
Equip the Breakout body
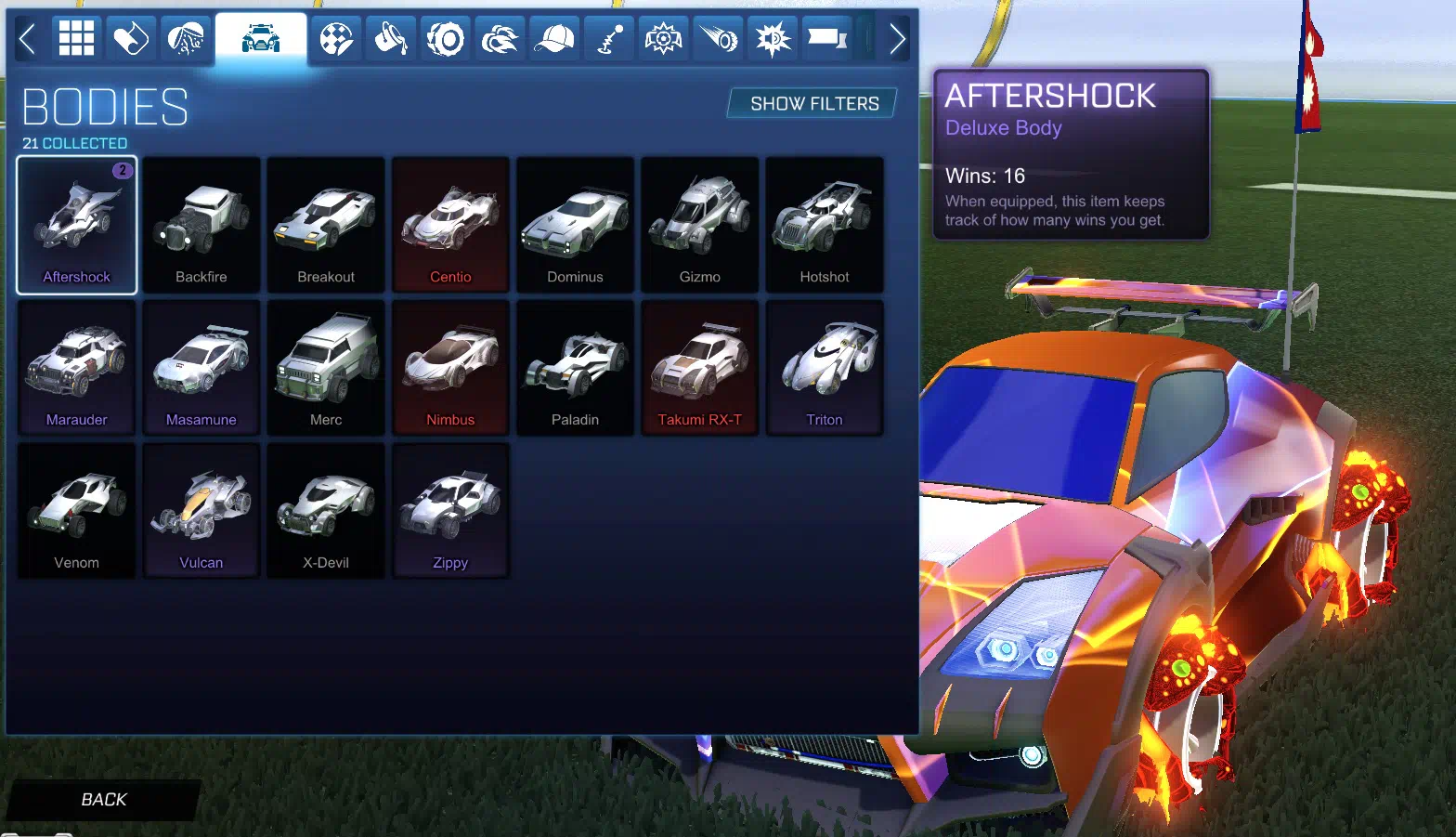click(x=326, y=226)
